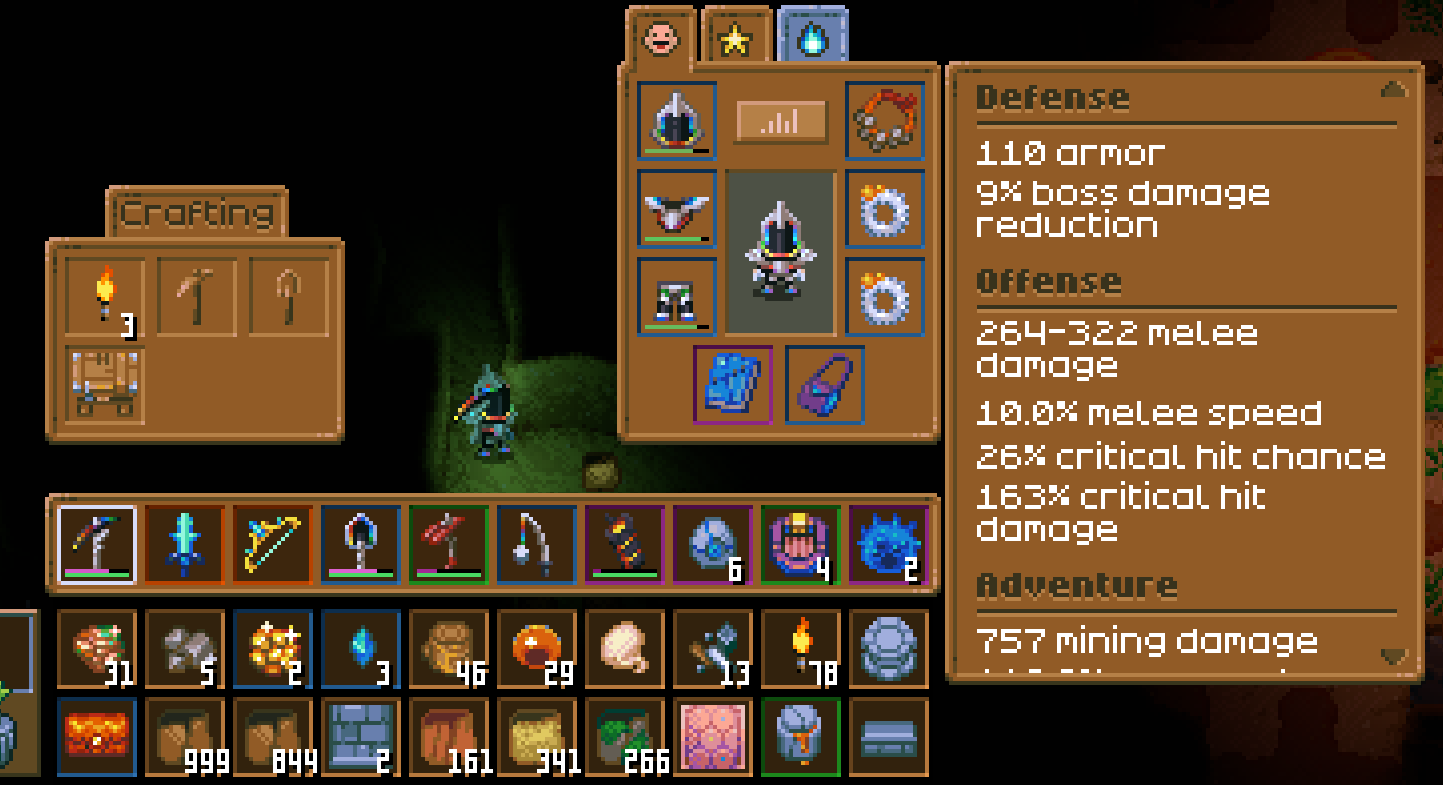Toggle the stats panel bar-chart button
Screen dimensions: 1443x785
(x=781, y=122)
